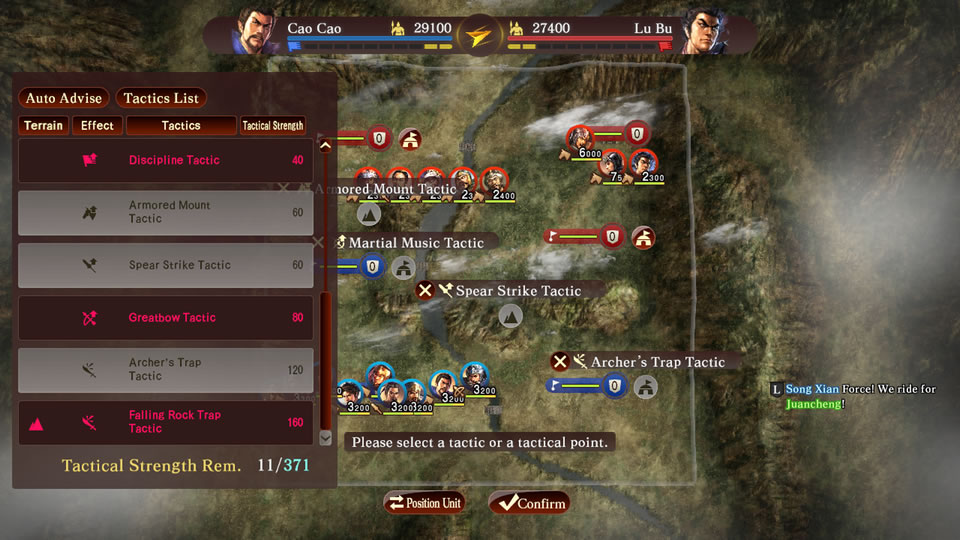This screenshot has height=540, width=960.
Task: Select Archer's Trap Tactic in the list
Action: pos(166,370)
